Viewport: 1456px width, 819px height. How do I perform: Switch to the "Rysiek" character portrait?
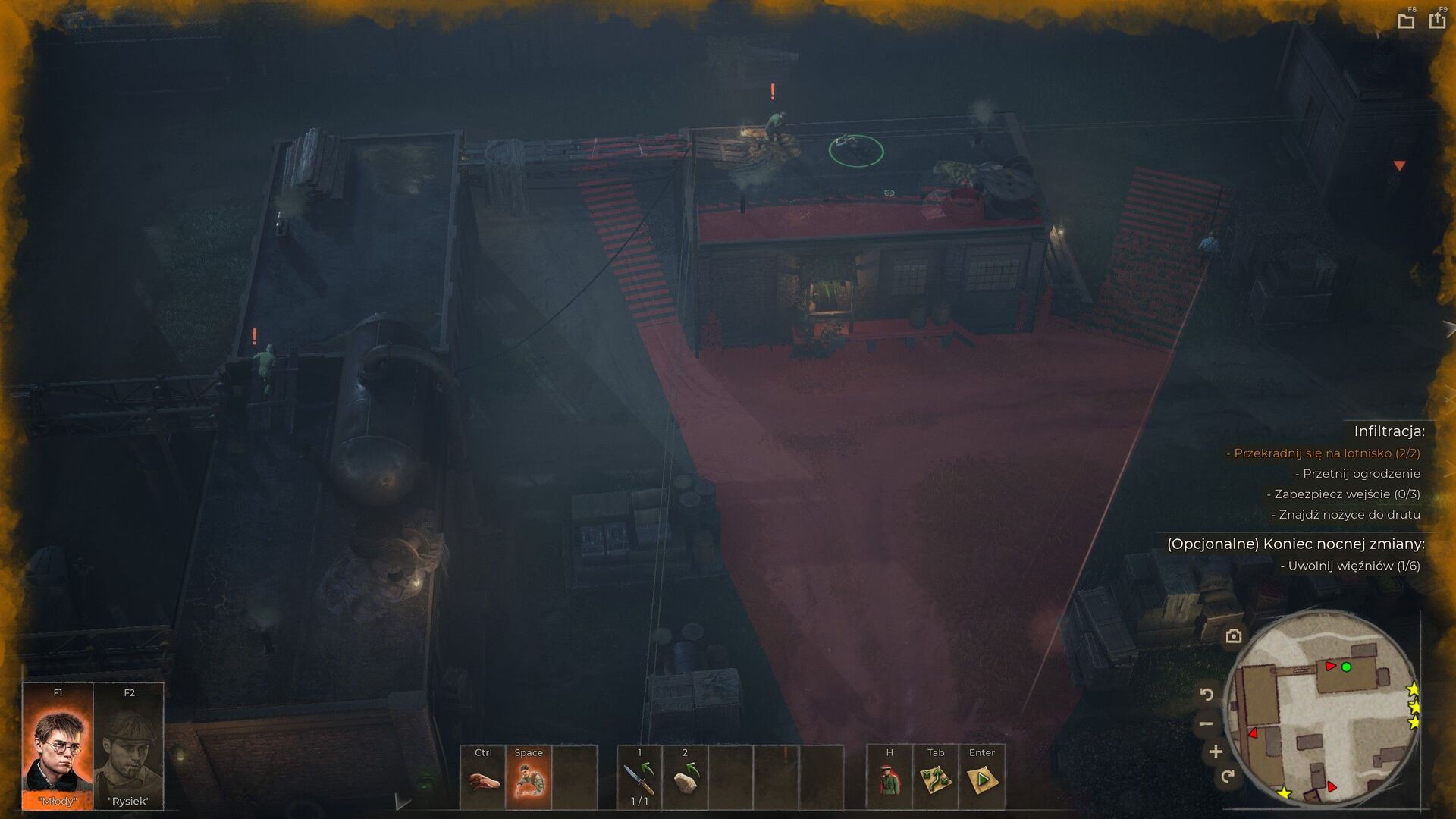[129, 746]
